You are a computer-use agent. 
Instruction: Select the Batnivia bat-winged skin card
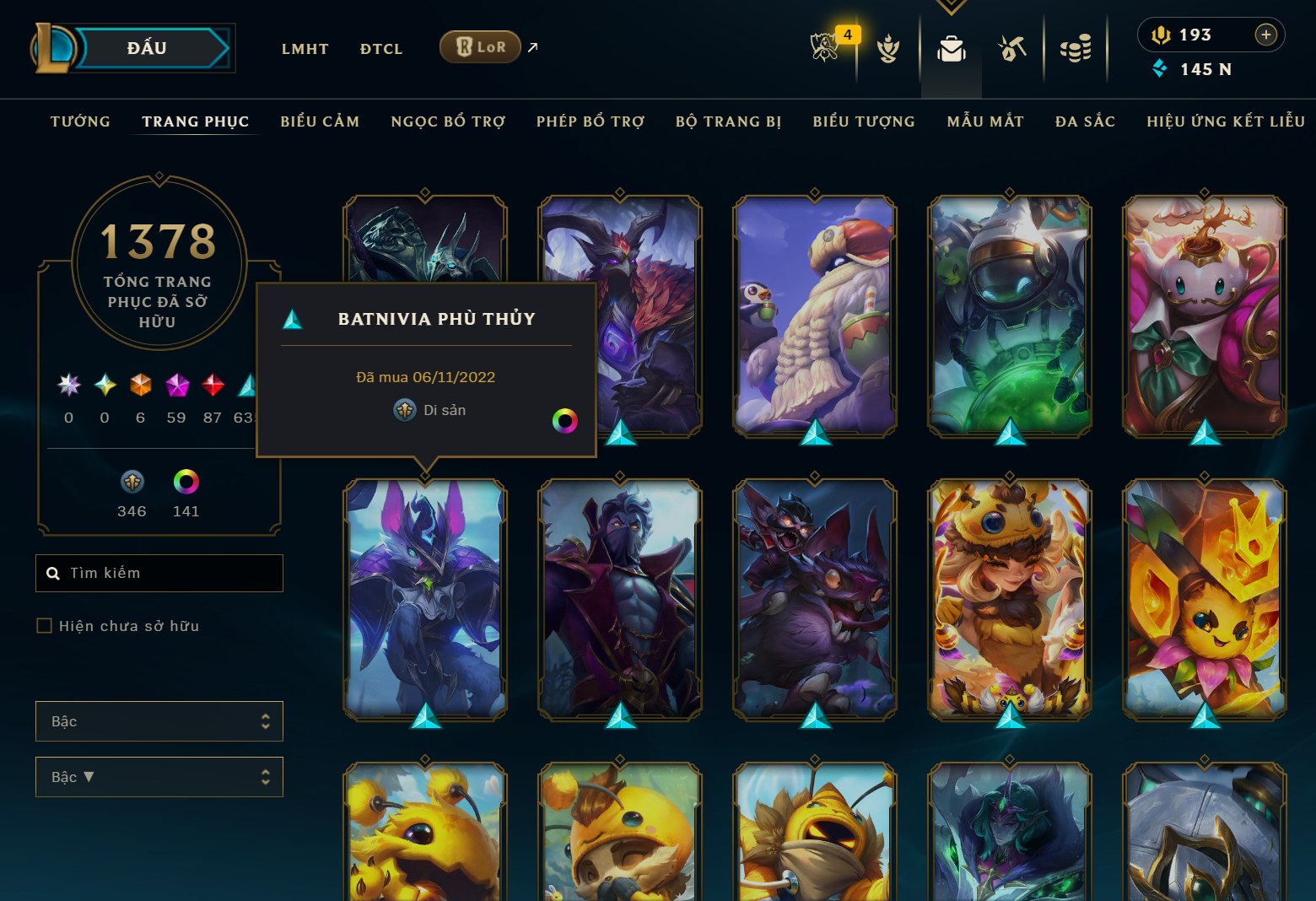425,599
